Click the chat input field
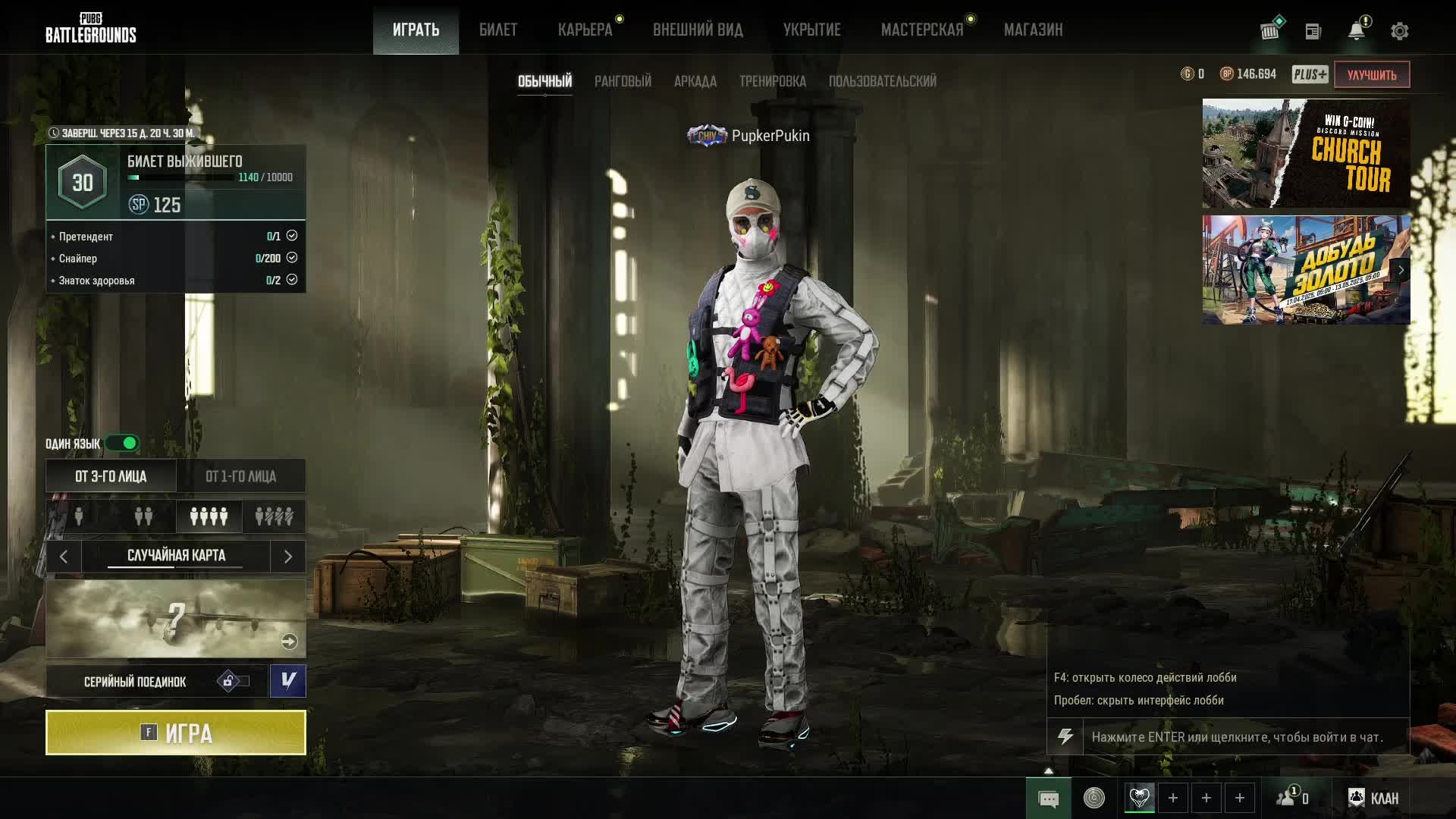Image resolution: width=1456 pixels, height=819 pixels. pyautogui.click(x=1244, y=737)
